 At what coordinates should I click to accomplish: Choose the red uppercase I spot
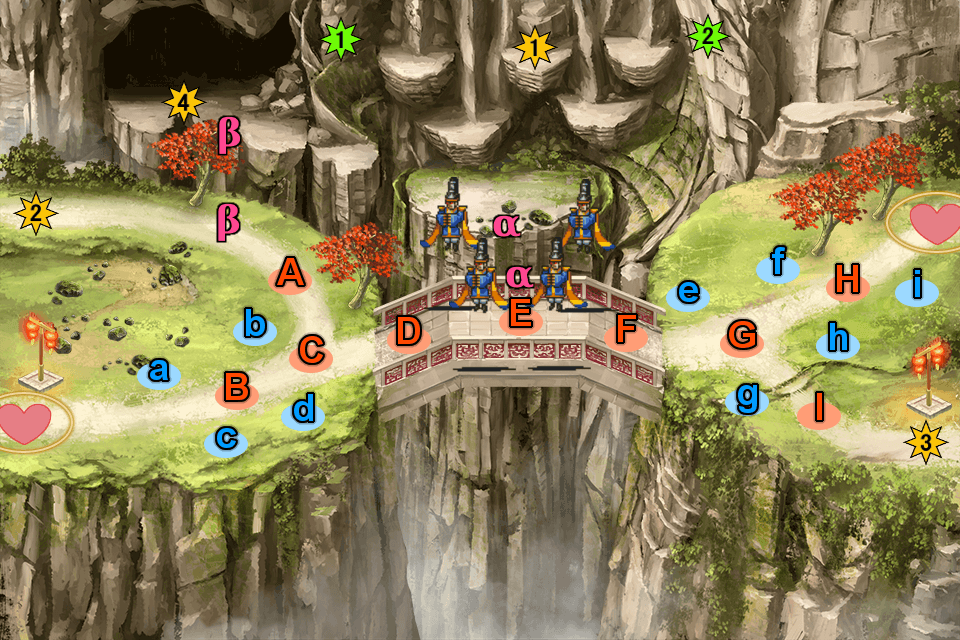(x=819, y=409)
